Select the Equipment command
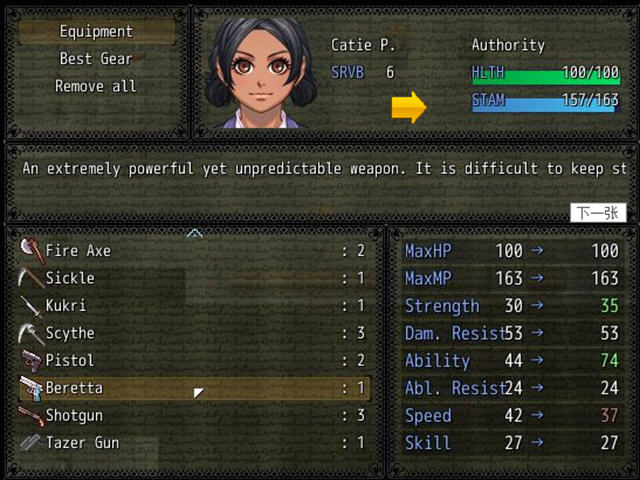640x480 pixels. pos(96,32)
